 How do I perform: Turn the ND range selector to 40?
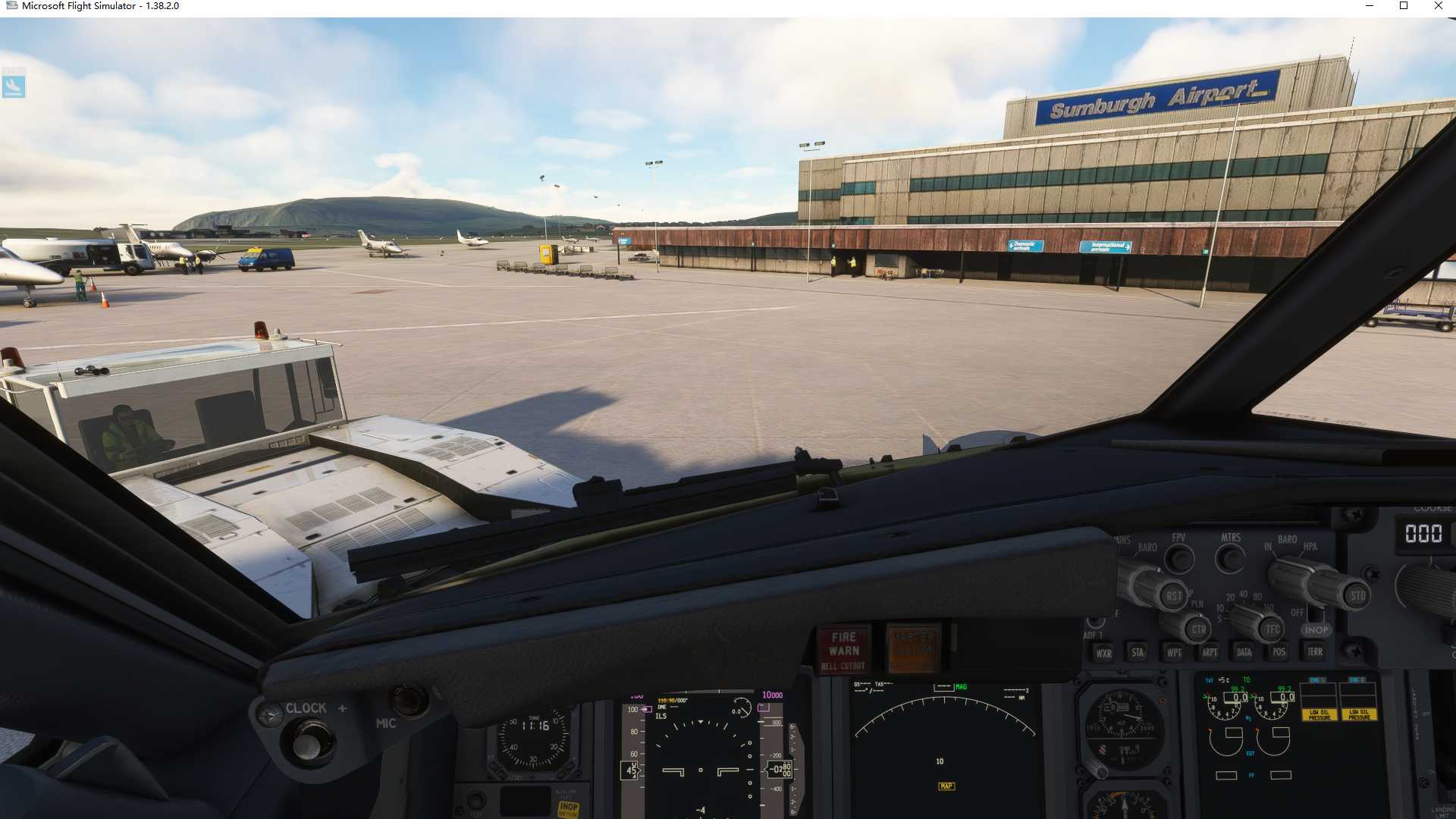[1243, 594]
